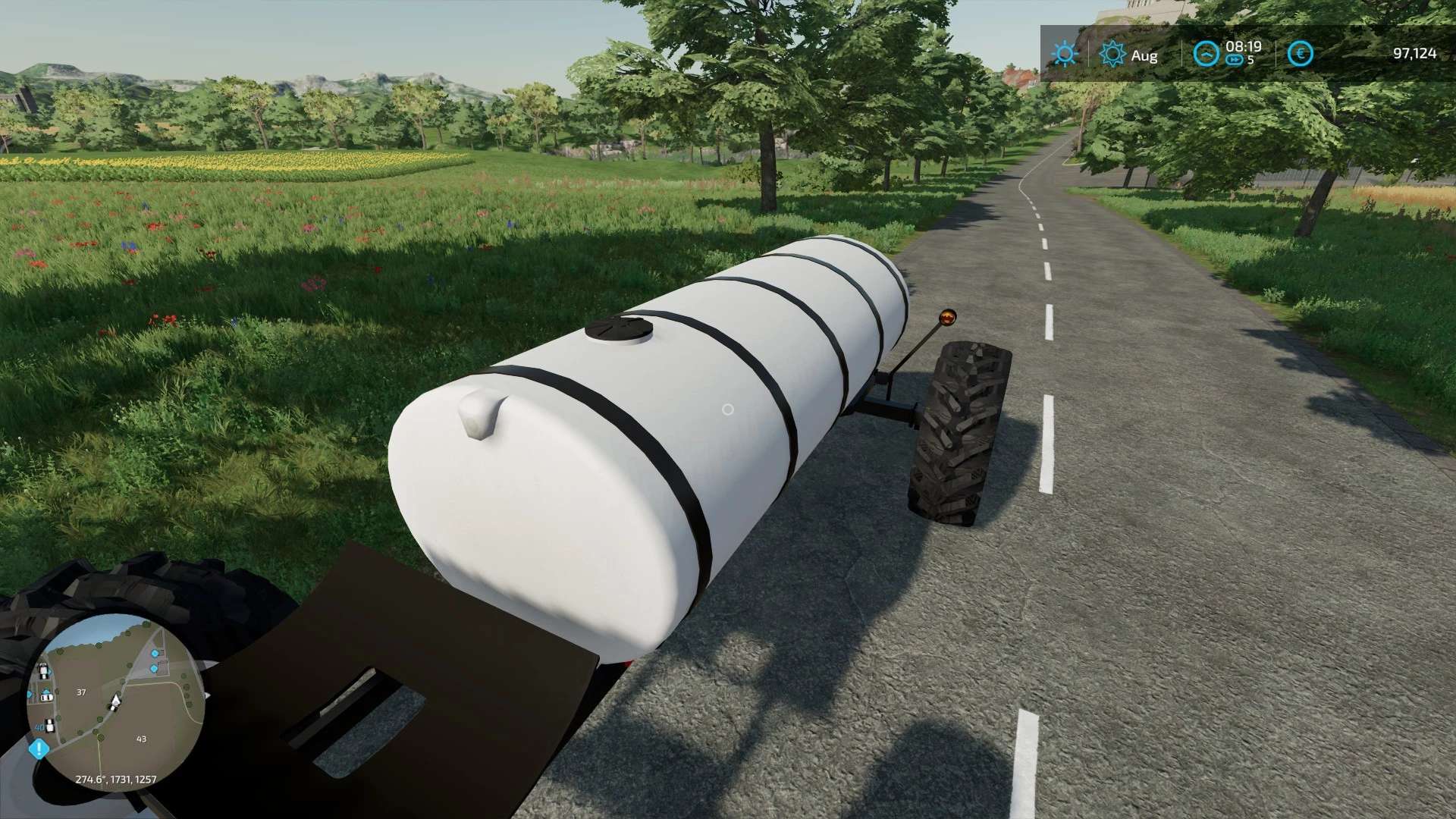Click the speedometer gauge icon
Screen dimensions: 1456x819
click(x=1207, y=54)
